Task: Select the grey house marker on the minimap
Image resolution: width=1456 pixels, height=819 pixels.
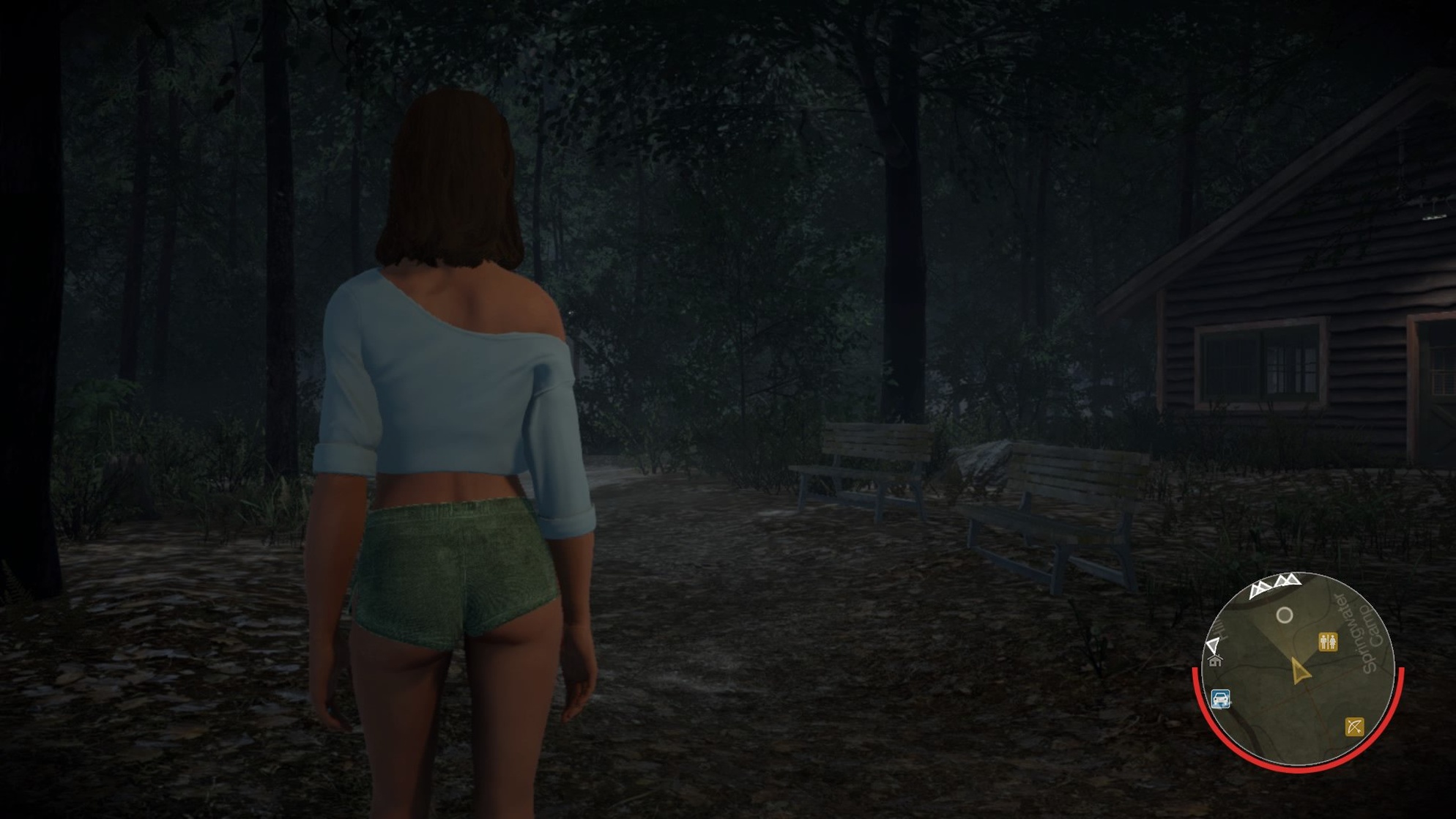Action: [1216, 661]
